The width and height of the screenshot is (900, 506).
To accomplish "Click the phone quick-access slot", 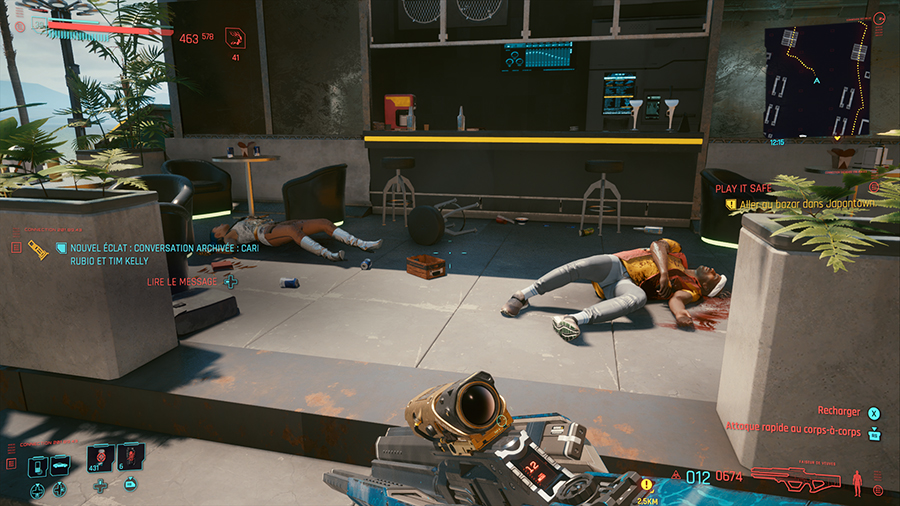I will [x=36, y=465].
